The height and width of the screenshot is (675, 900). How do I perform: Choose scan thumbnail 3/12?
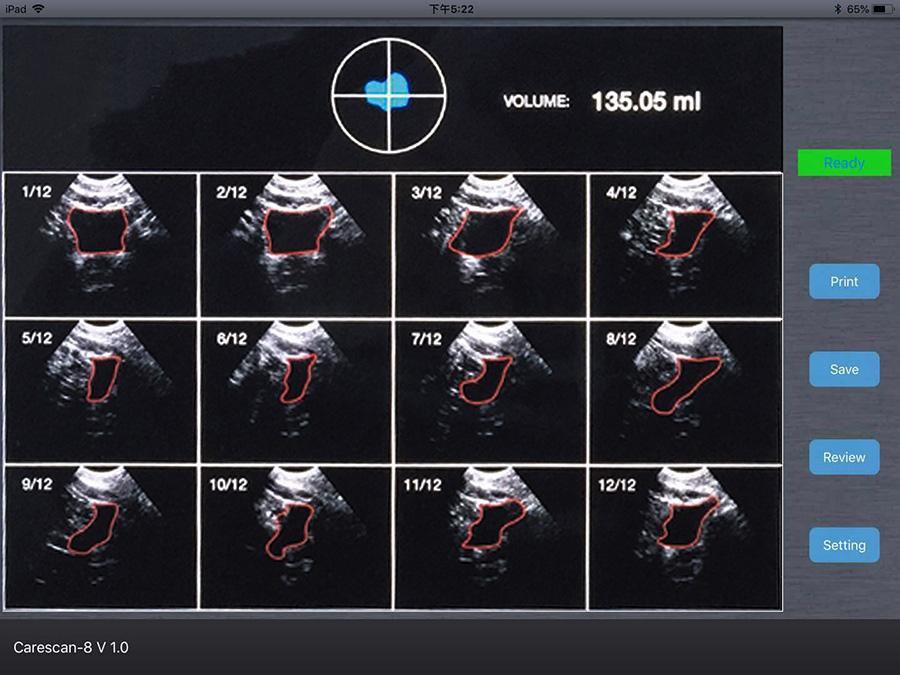(490, 245)
